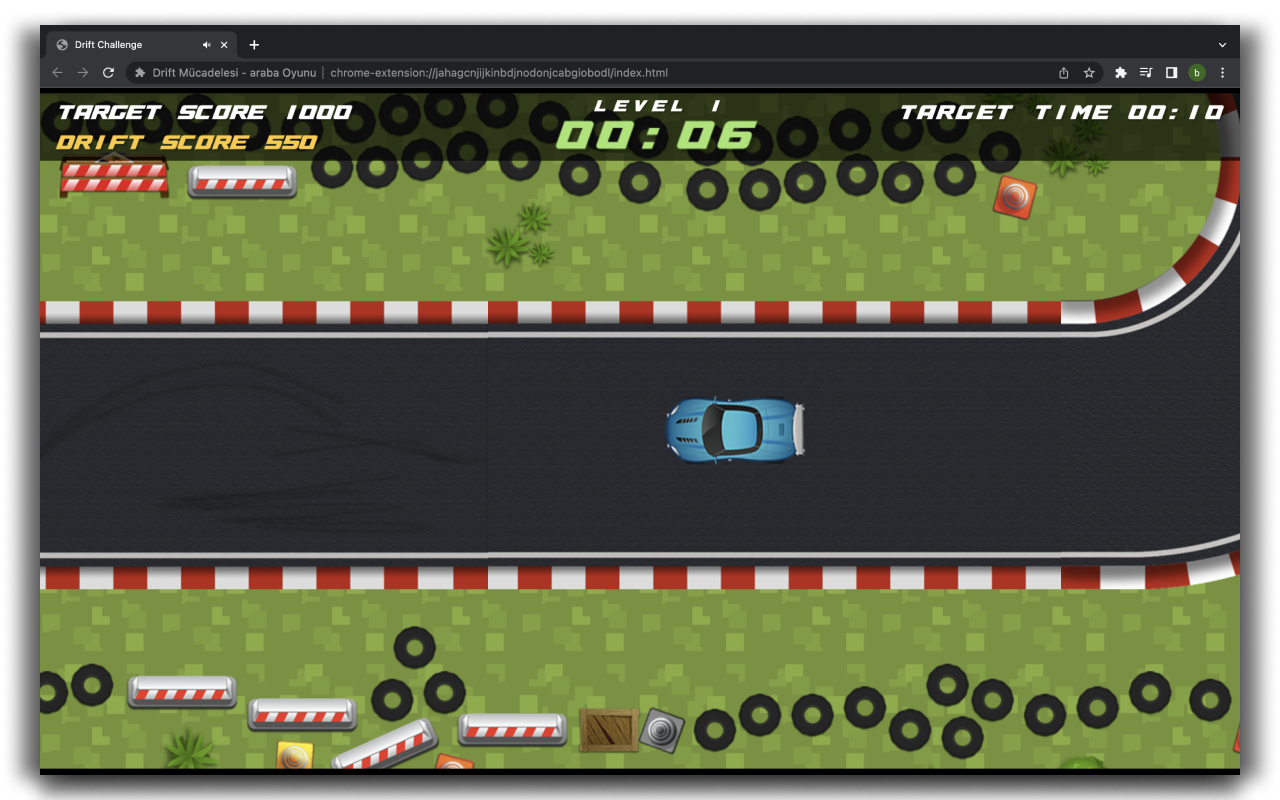Click the orange traffic cone on the grass

1015,196
